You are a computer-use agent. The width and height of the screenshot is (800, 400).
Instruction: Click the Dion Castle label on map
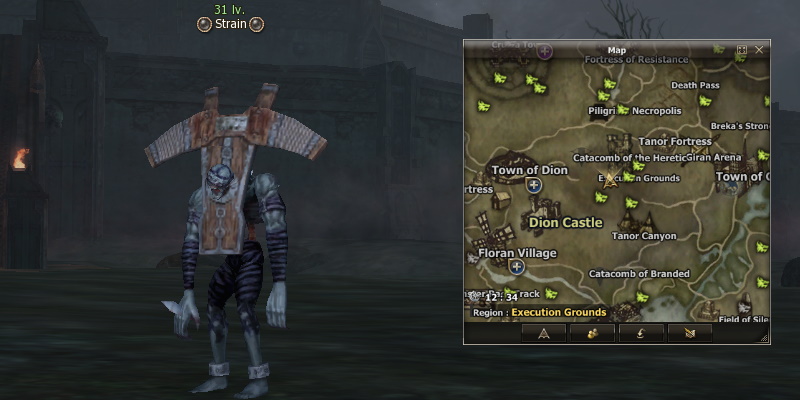(565, 222)
